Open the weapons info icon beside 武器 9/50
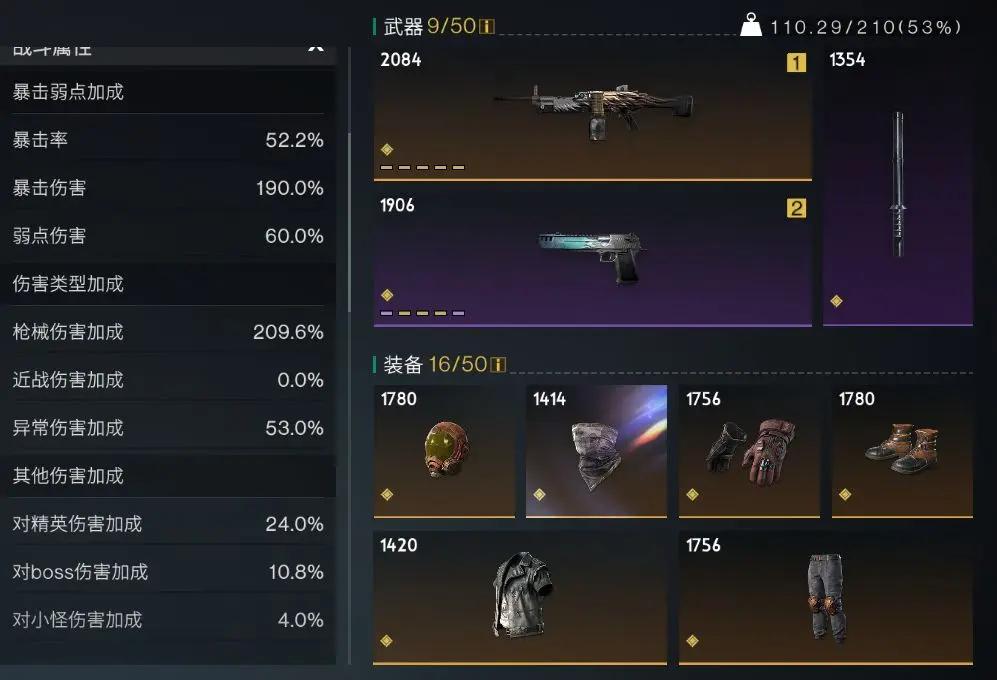This screenshot has height=680, width=997. 487,26
